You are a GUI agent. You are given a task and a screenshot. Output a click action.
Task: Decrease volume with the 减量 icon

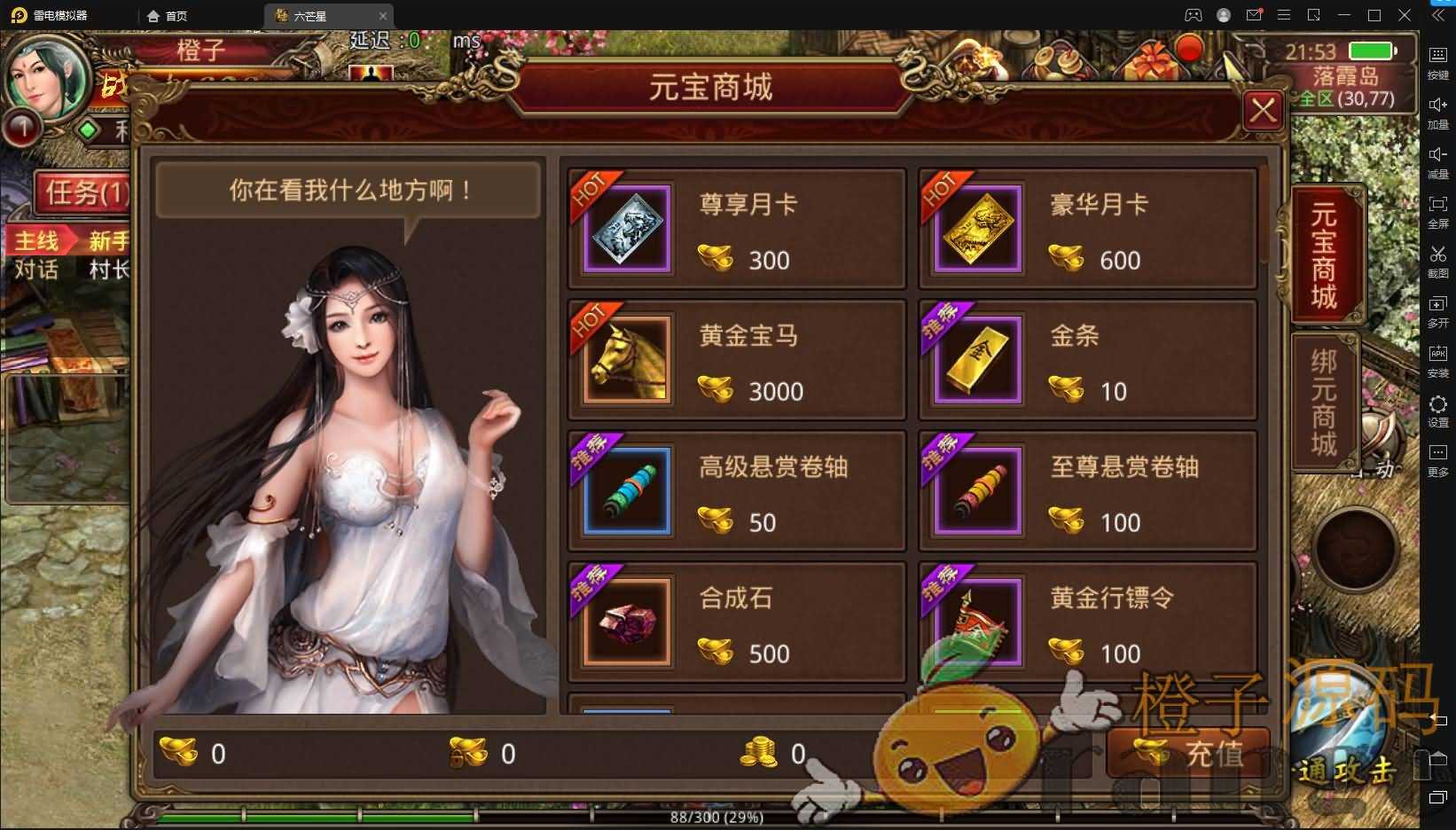(x=1438, y=158)
